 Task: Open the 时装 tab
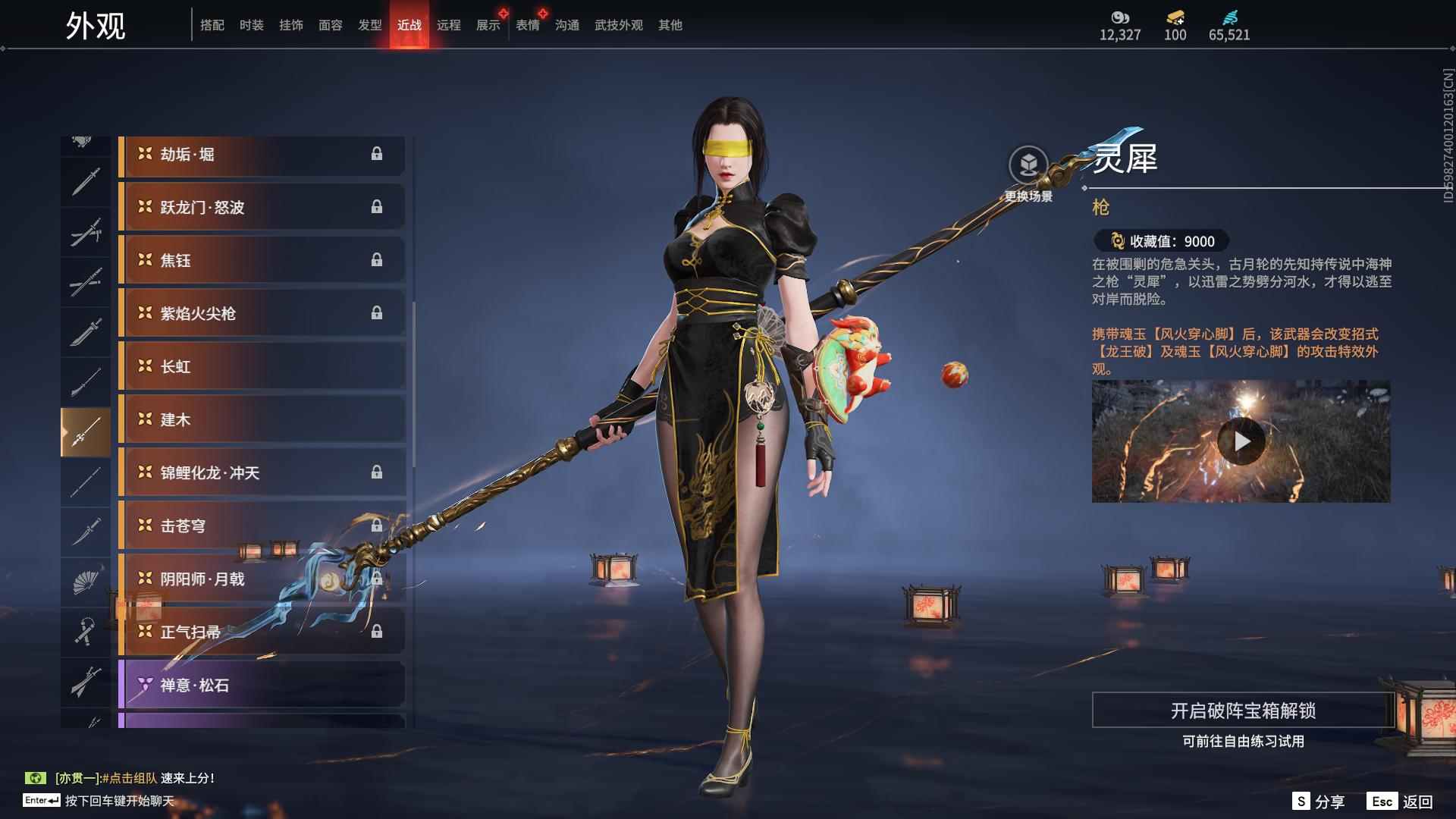tap(252, 25)
